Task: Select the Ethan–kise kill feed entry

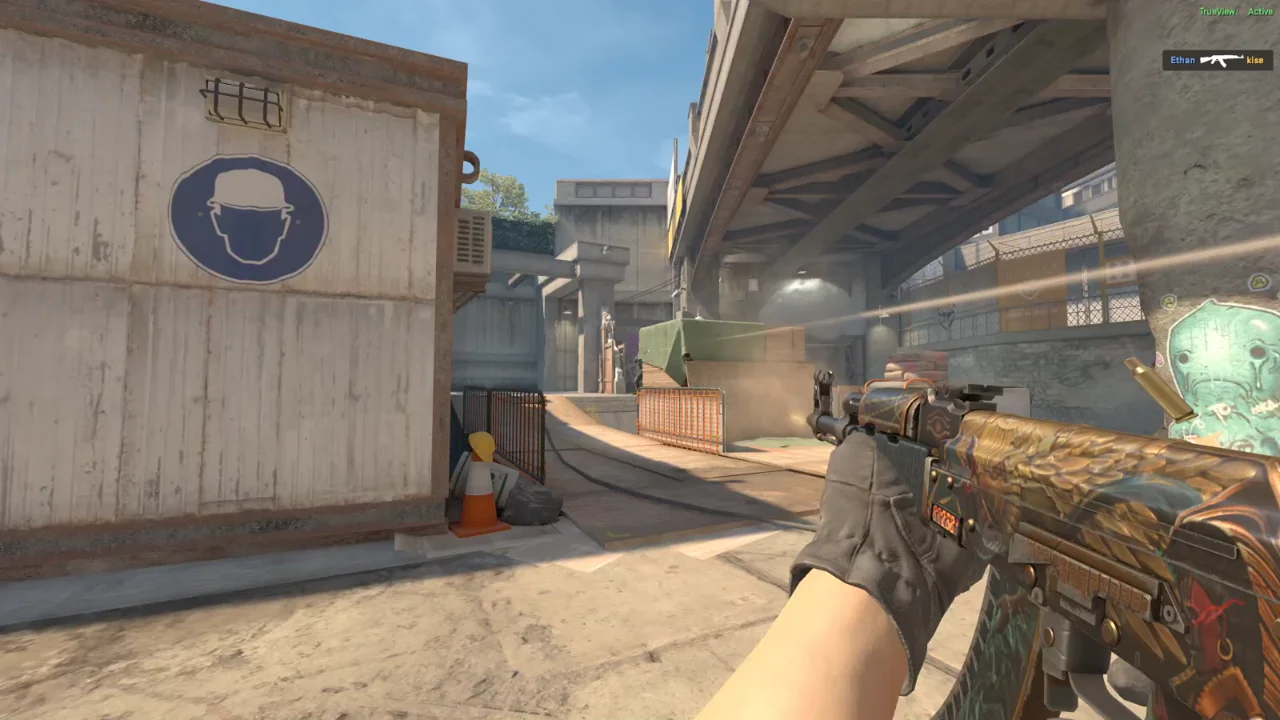Action: click(1216, 60)
